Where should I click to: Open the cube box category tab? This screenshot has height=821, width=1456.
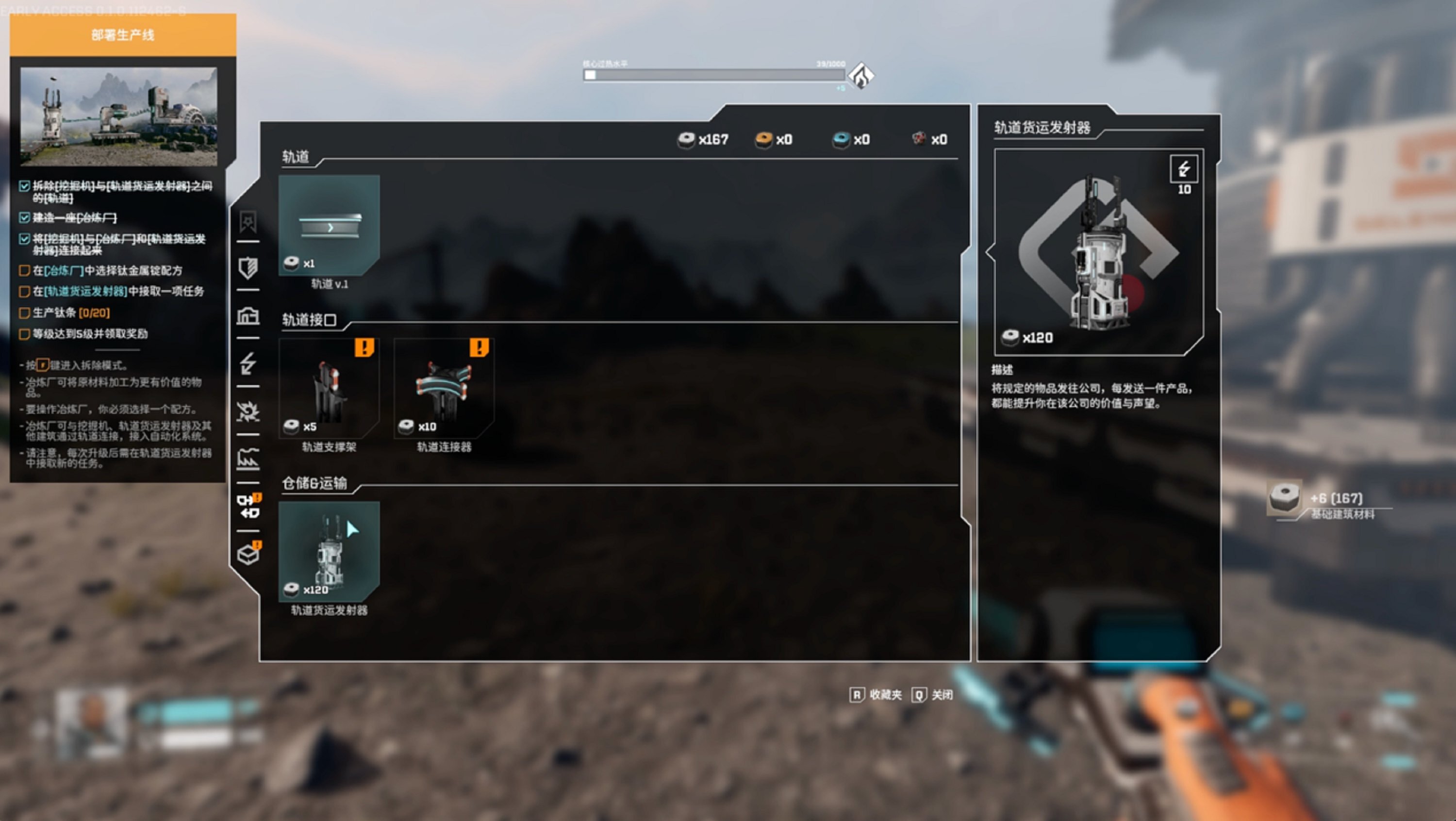pyautogui.click(x=248, y=554)
